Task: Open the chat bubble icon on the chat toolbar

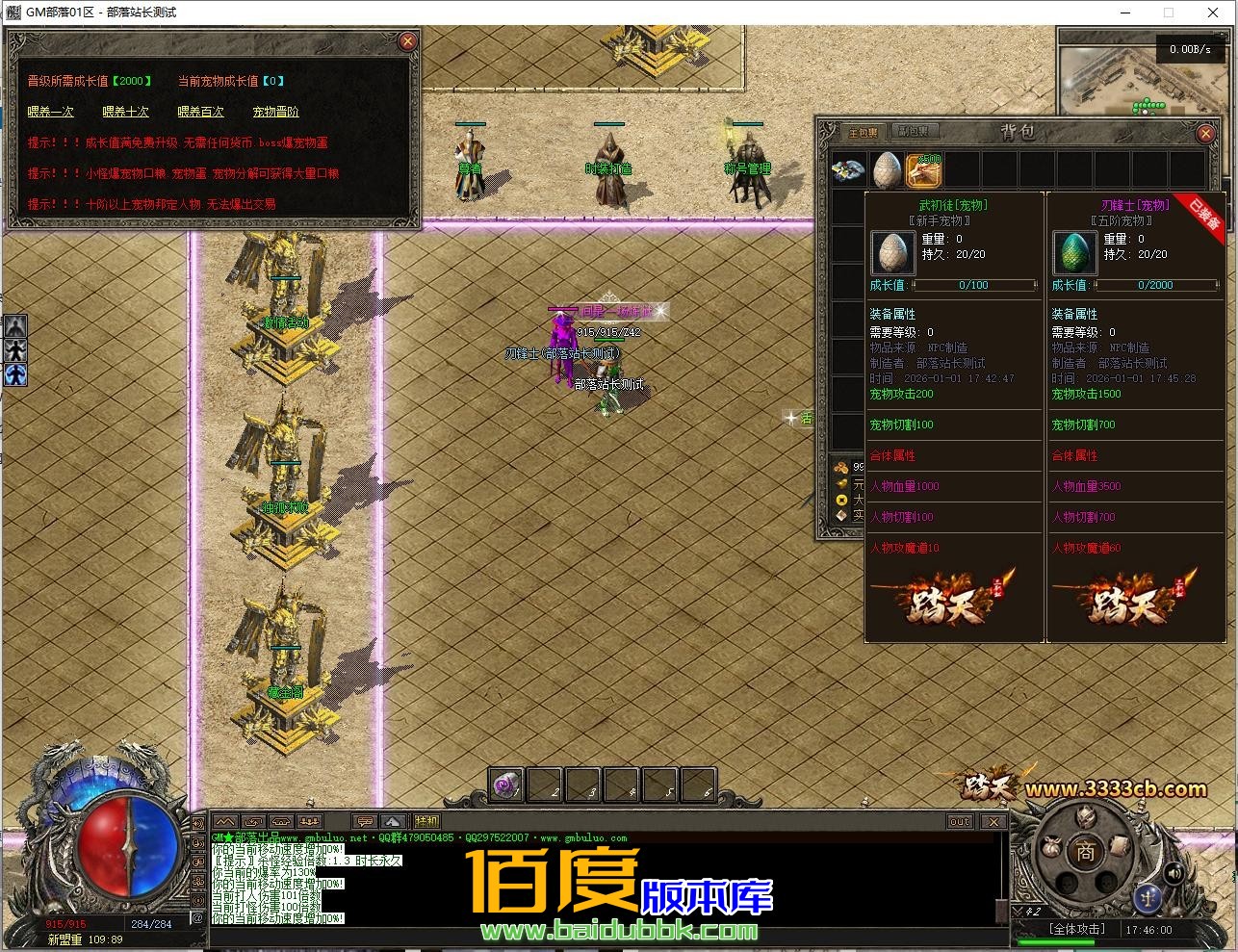Action: pos(365,821)
